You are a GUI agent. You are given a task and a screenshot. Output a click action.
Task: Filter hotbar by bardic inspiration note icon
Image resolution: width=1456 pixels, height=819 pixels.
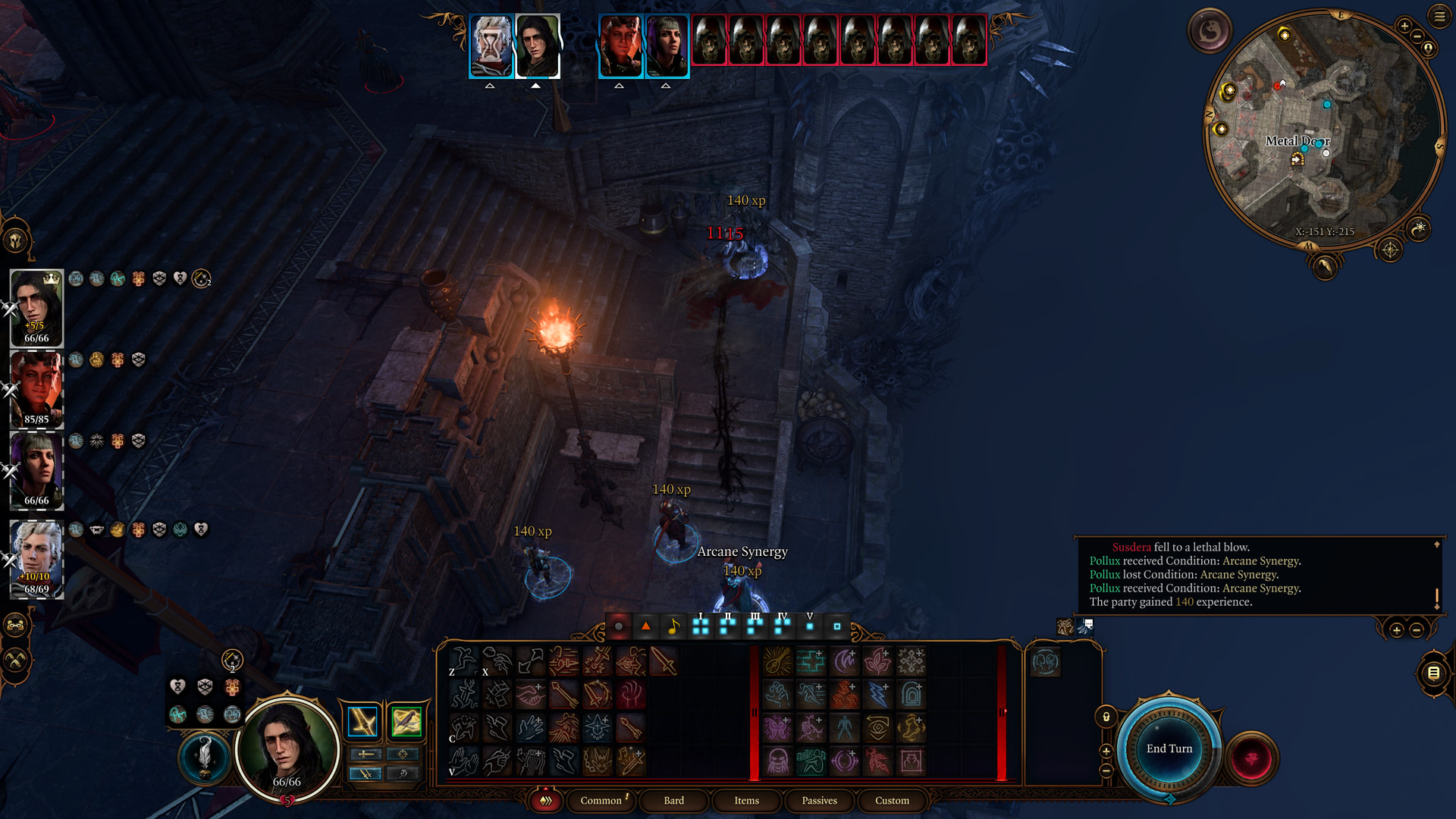(673, 626)
